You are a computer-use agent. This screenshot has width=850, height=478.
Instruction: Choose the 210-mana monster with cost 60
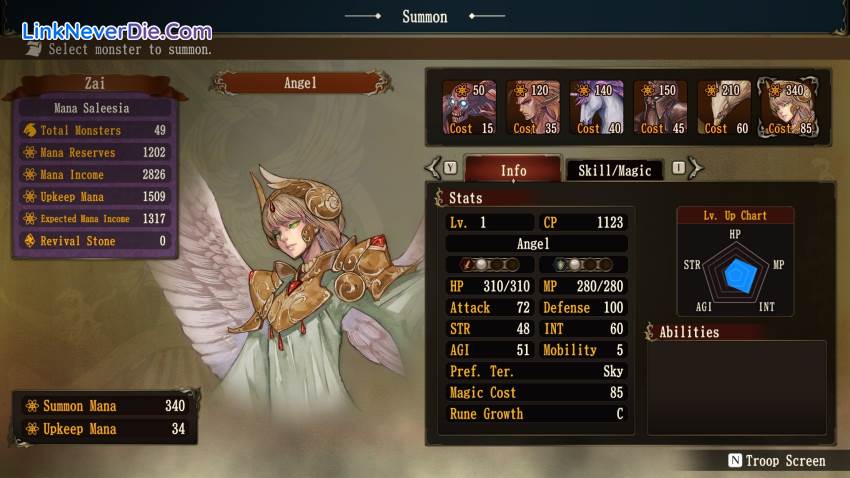tap(724, 108)
